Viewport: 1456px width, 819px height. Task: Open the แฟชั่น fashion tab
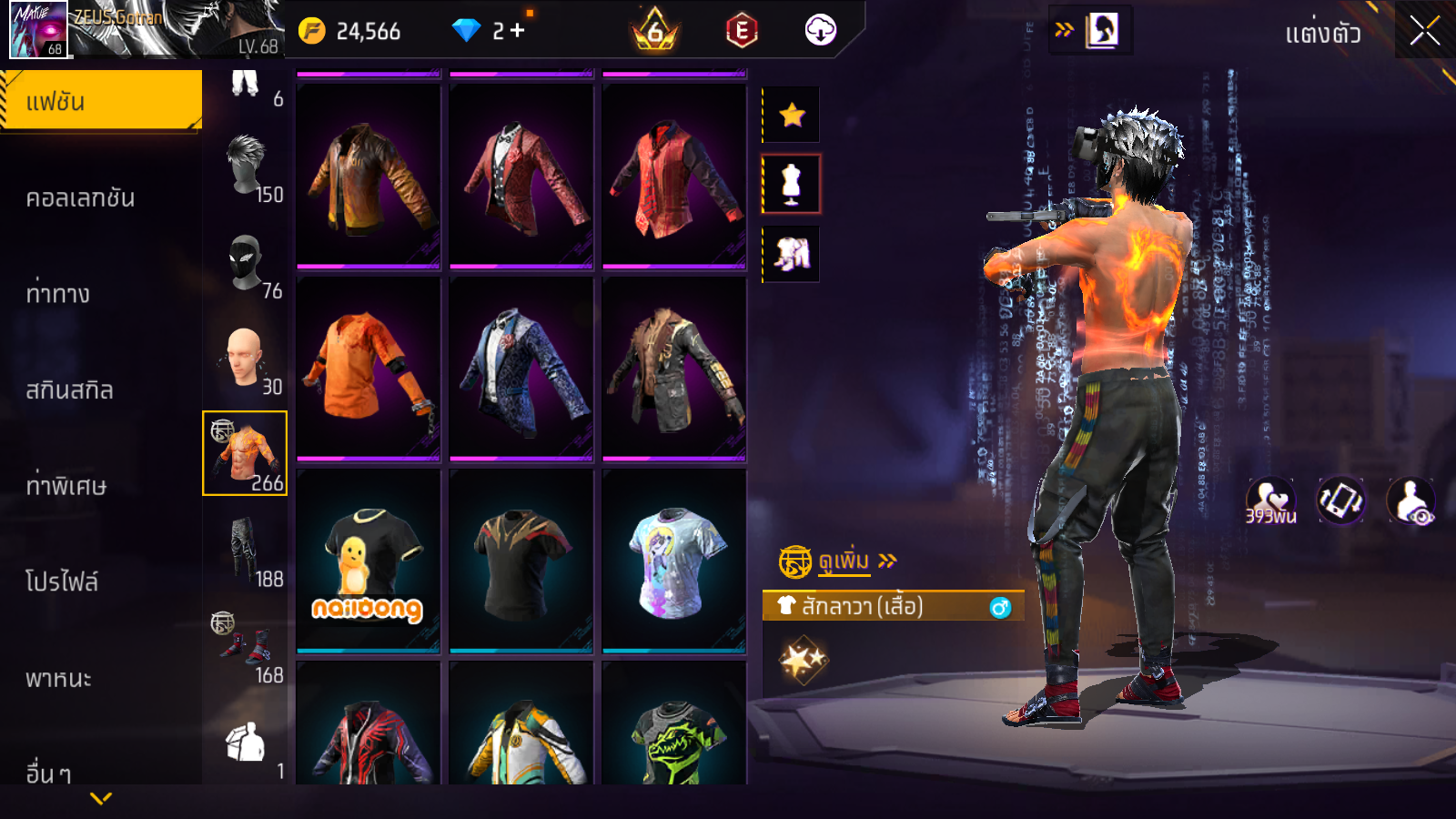coord(101,101)
